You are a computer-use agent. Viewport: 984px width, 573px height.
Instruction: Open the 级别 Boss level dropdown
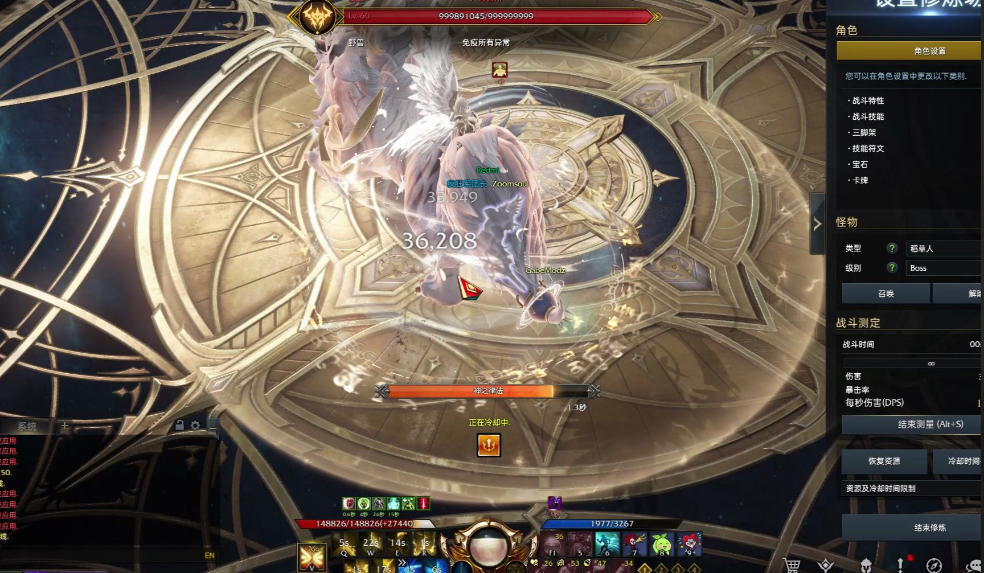point(942,268)
